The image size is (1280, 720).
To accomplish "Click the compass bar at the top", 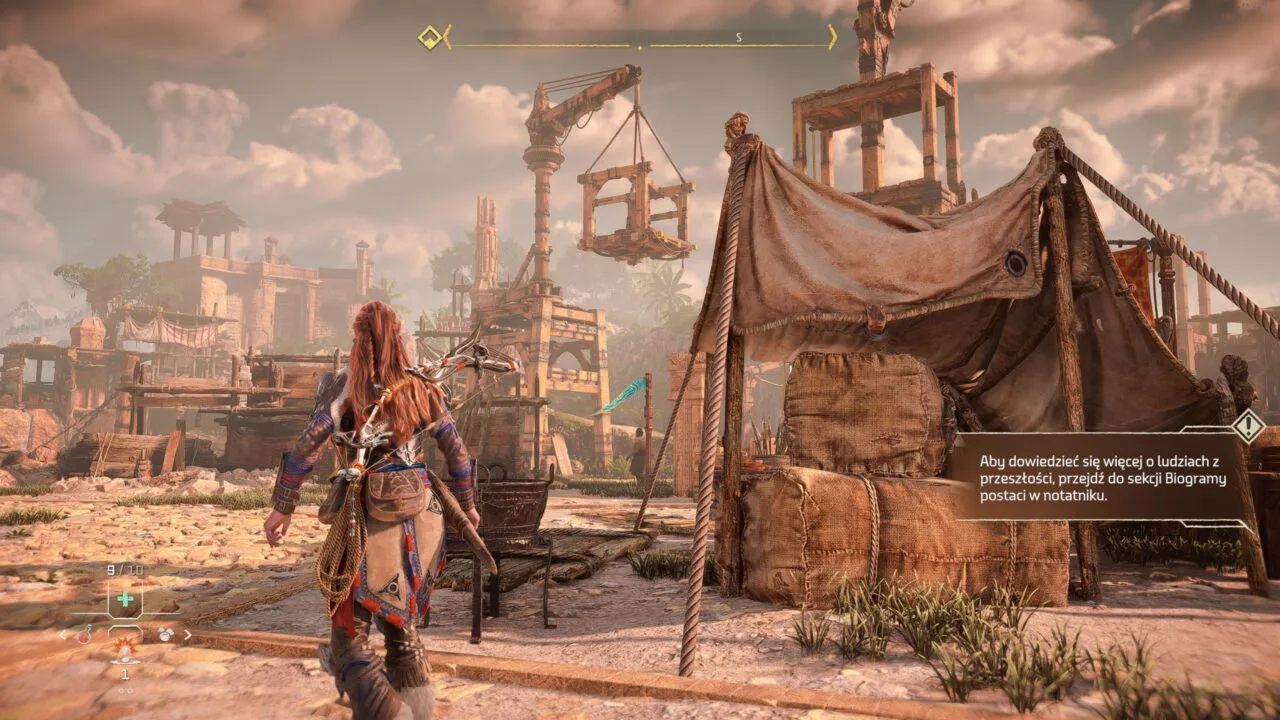I will (640, 39).
